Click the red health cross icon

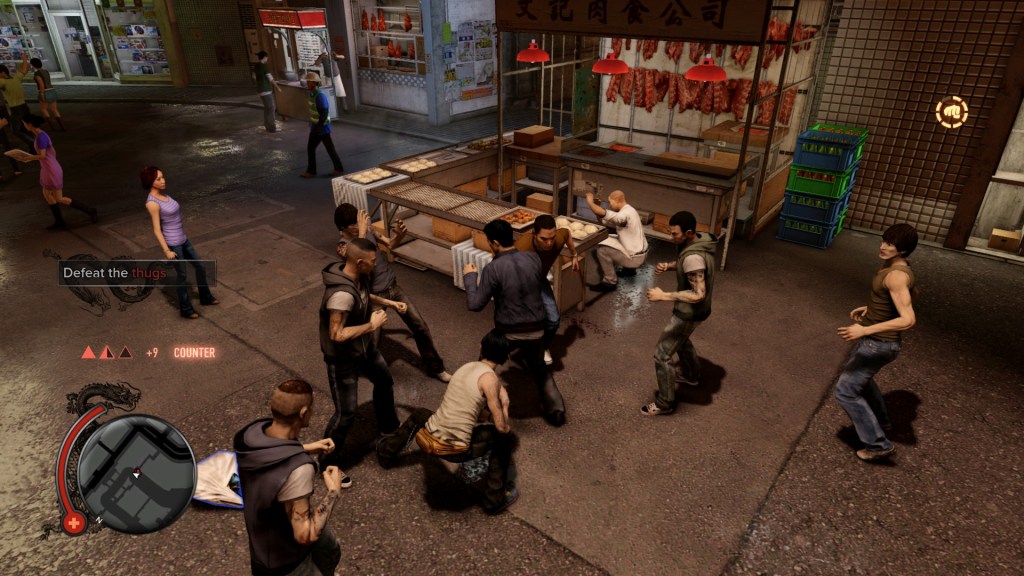(74, 523)
